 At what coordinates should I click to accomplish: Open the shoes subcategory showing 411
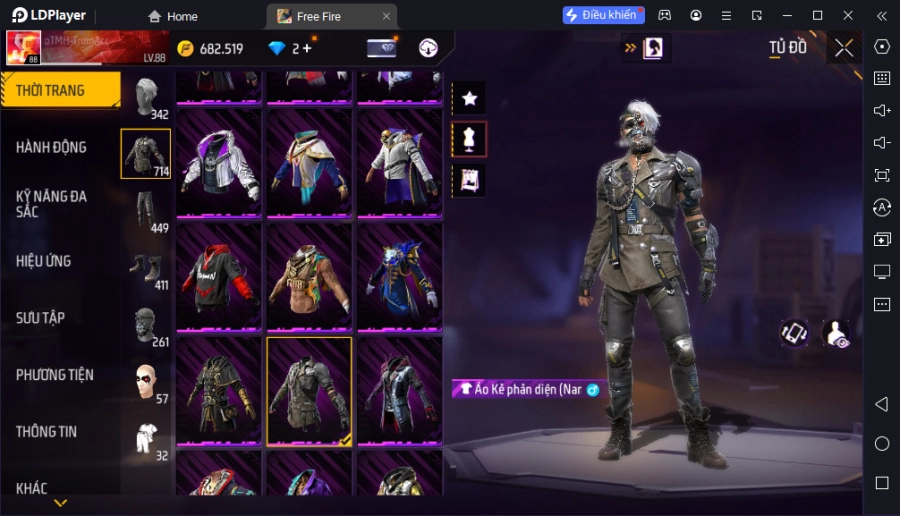pos(147,268)
